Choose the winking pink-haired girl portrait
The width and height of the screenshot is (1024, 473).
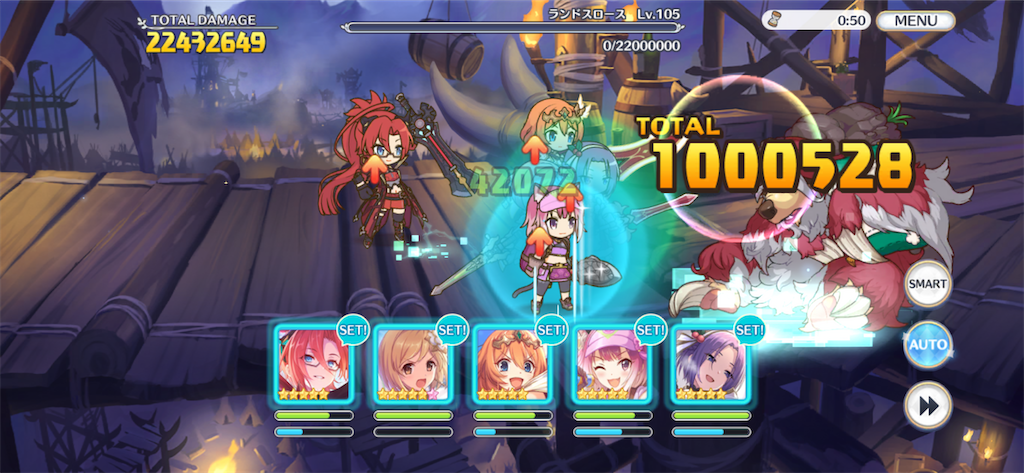click(x=612, y=363)
